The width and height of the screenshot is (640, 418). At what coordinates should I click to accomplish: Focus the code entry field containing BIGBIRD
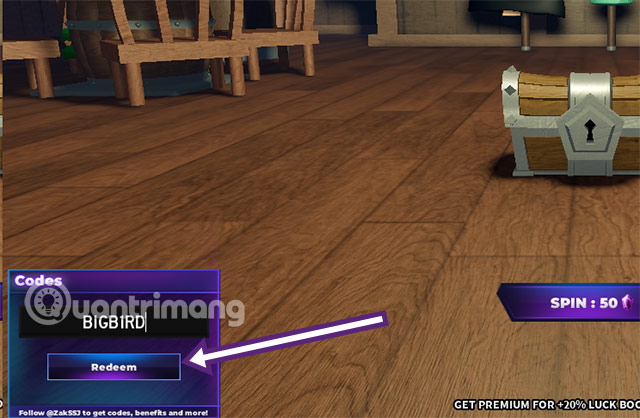click(114, 322)
